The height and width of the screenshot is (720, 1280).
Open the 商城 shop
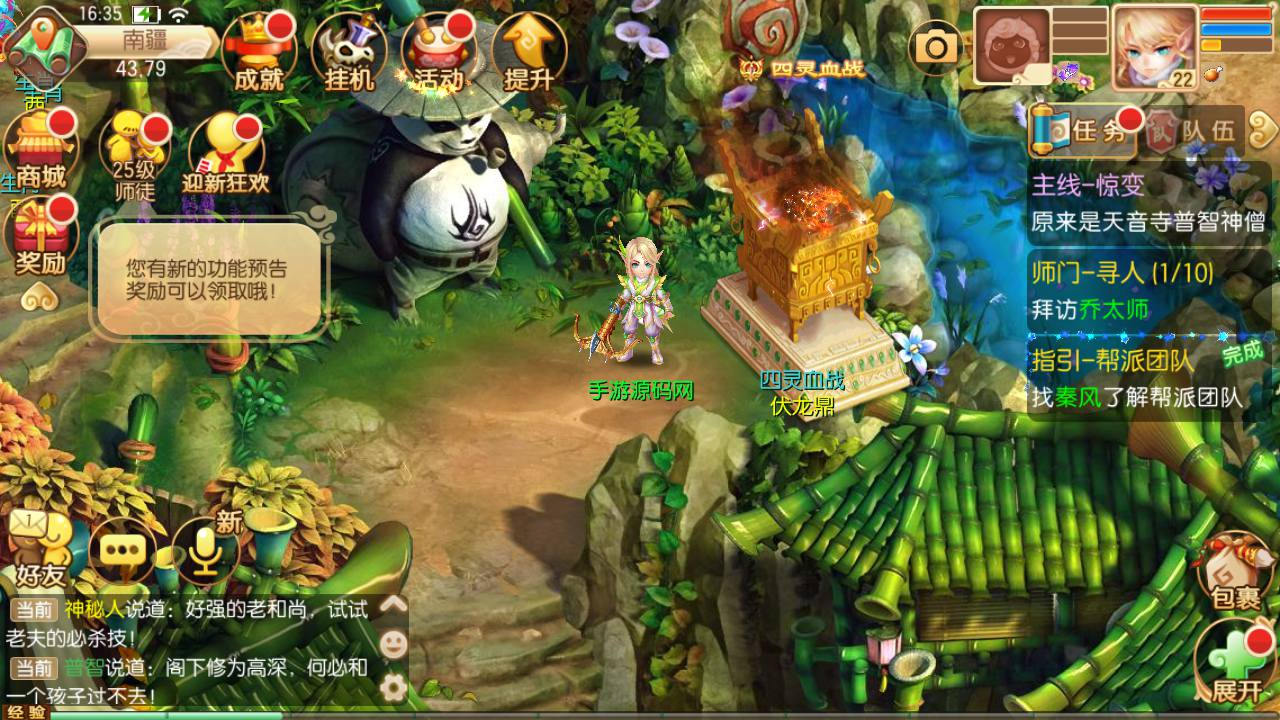40,152
